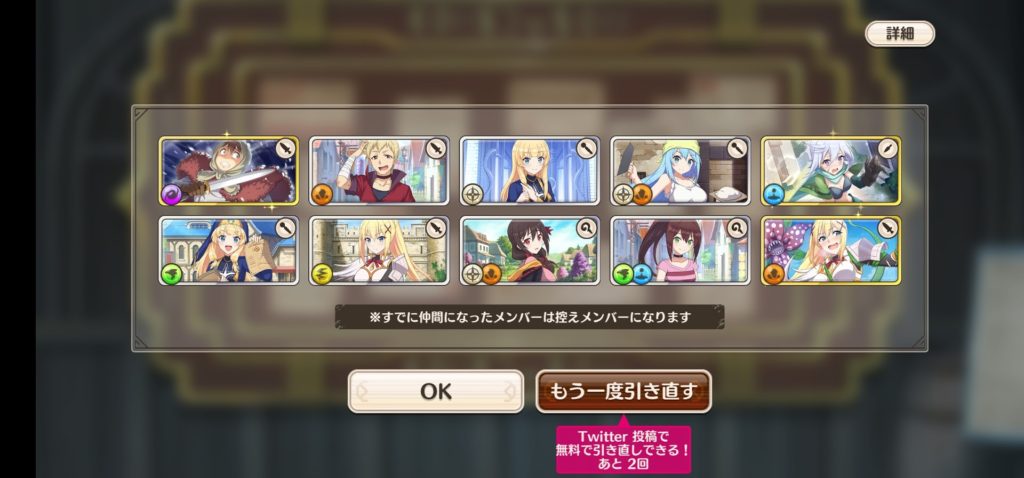Choose the Darkness card with X hairclip
Image resolution: width=1024 pixels, height=478 pixels.
point(379,250)
